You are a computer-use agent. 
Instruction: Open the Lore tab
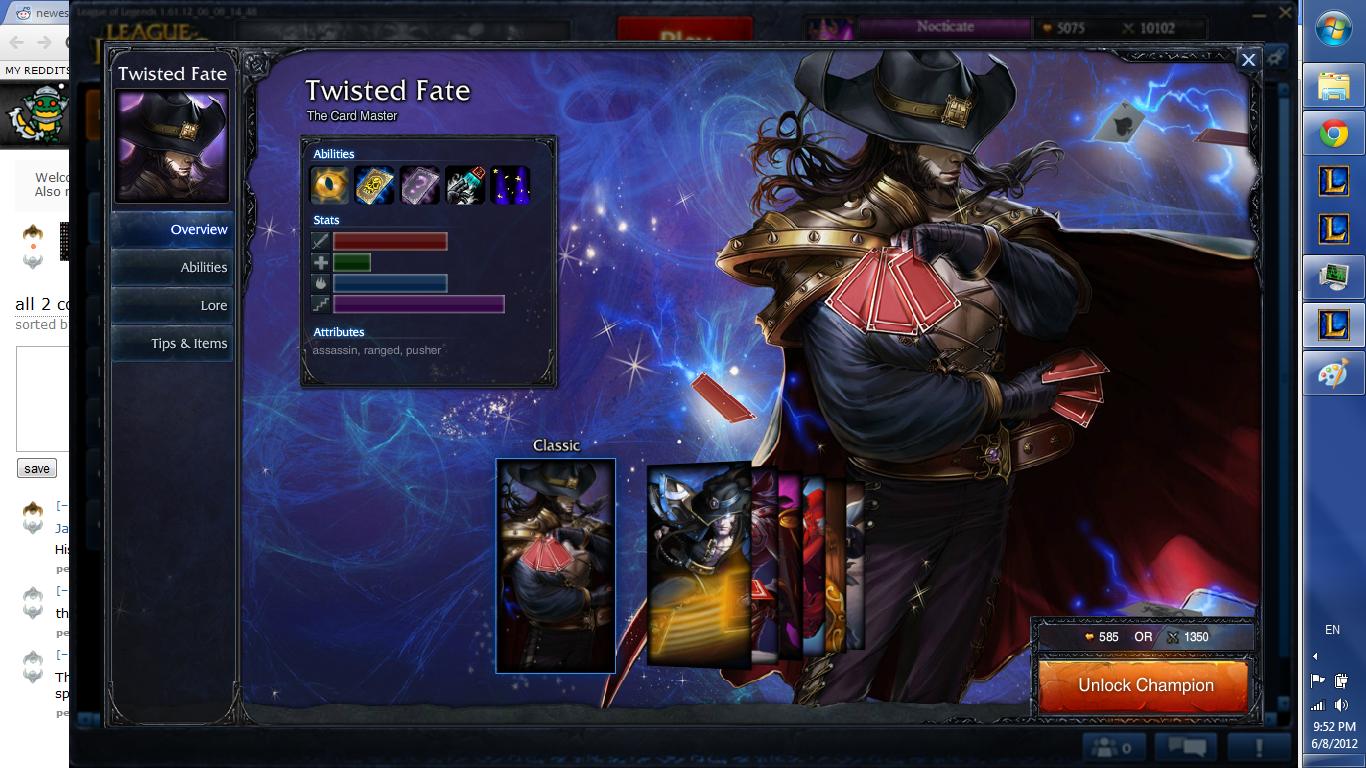pos(212,305)
